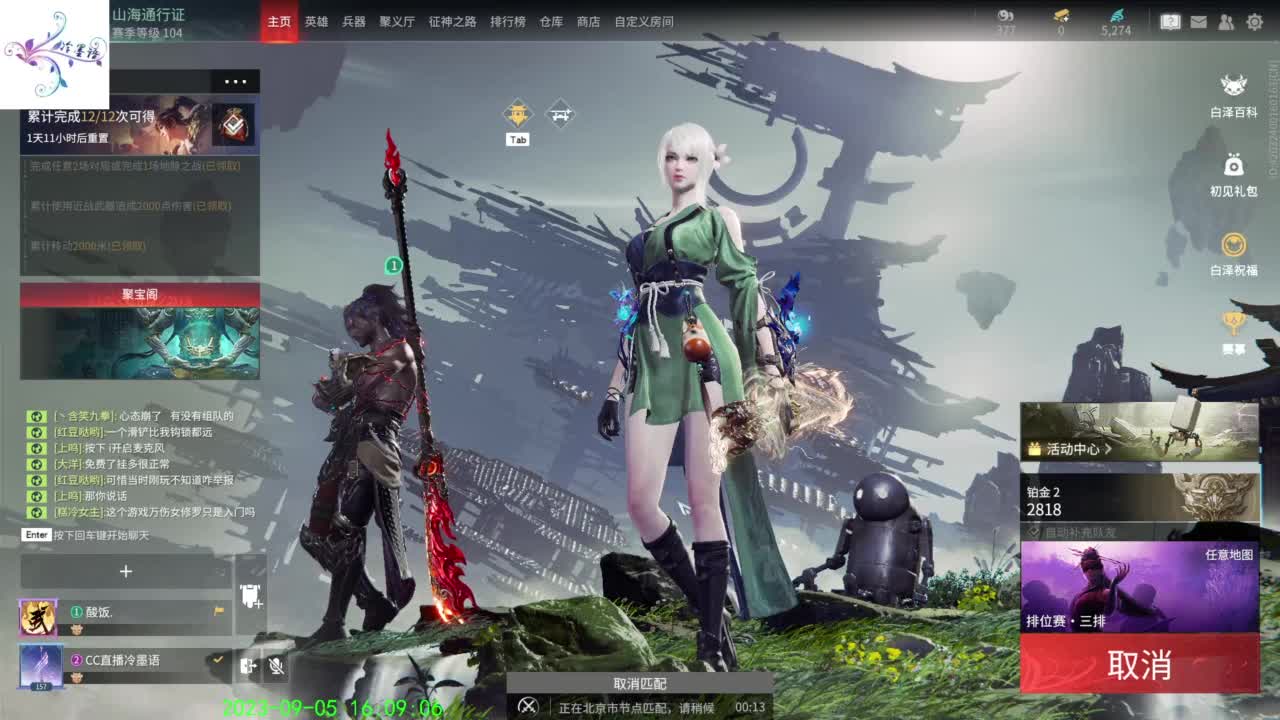The height and width of the screenshot is (720, 1280).
Task: Open the 商店 shop menu
Action: pyautogui.click(x=588, y=21)
